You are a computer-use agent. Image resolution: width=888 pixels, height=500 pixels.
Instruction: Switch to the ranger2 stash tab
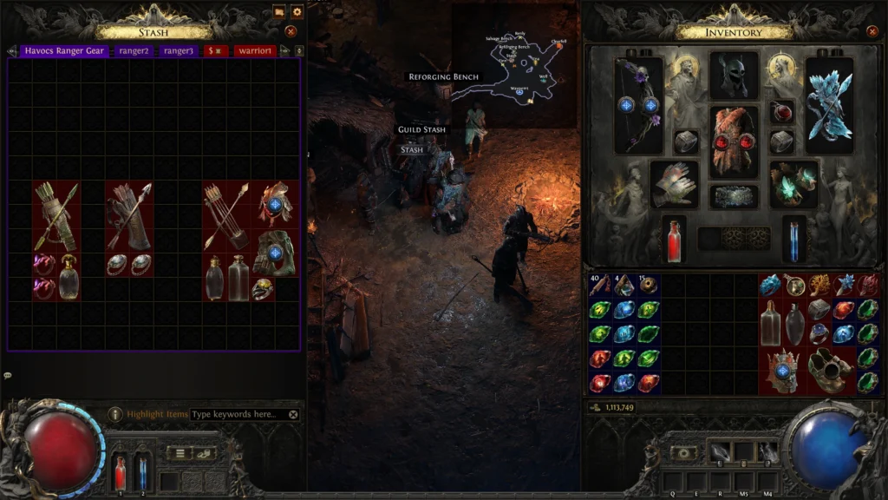(133, 50)
